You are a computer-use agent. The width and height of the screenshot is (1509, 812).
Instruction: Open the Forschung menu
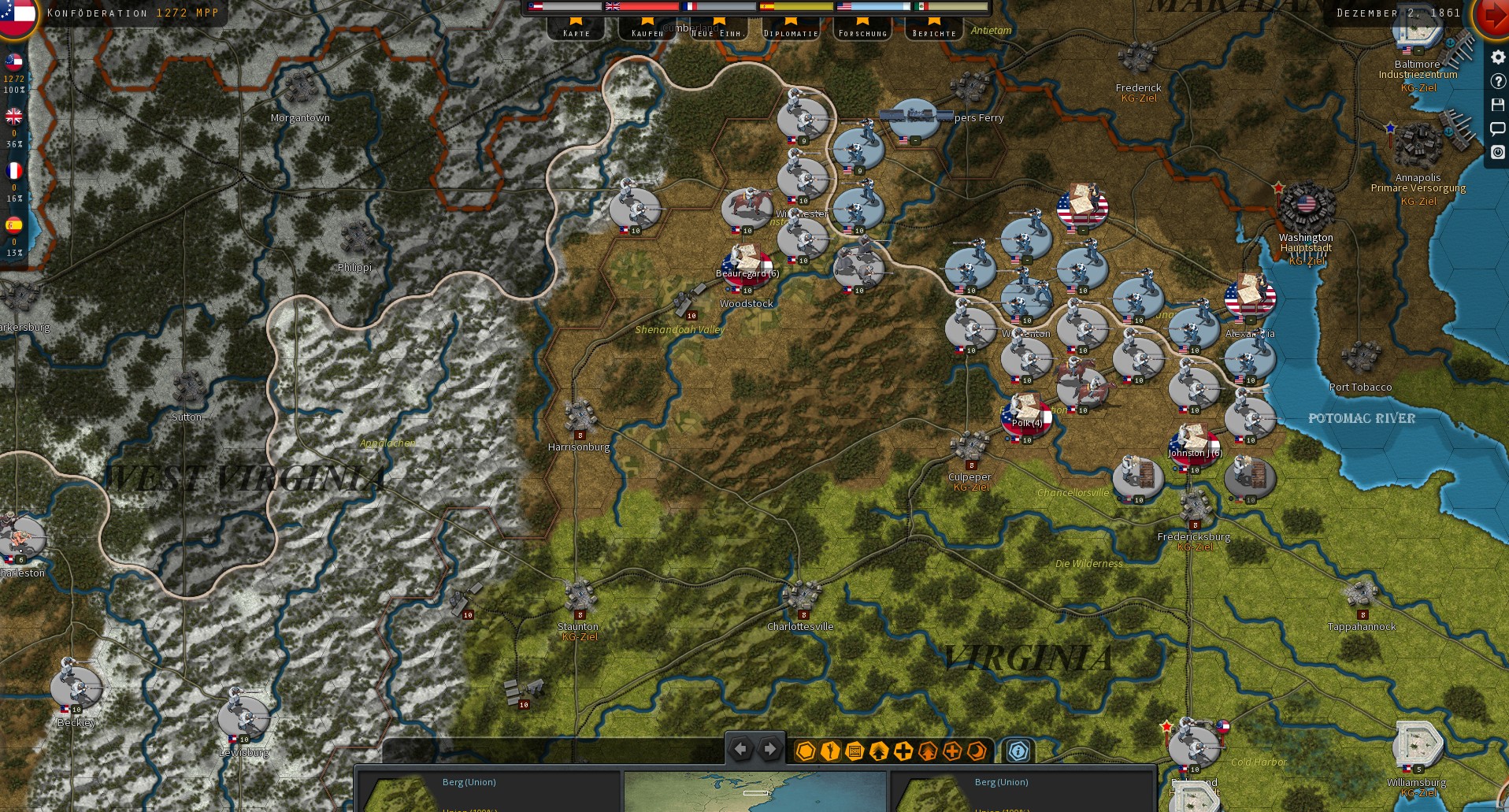863,33
